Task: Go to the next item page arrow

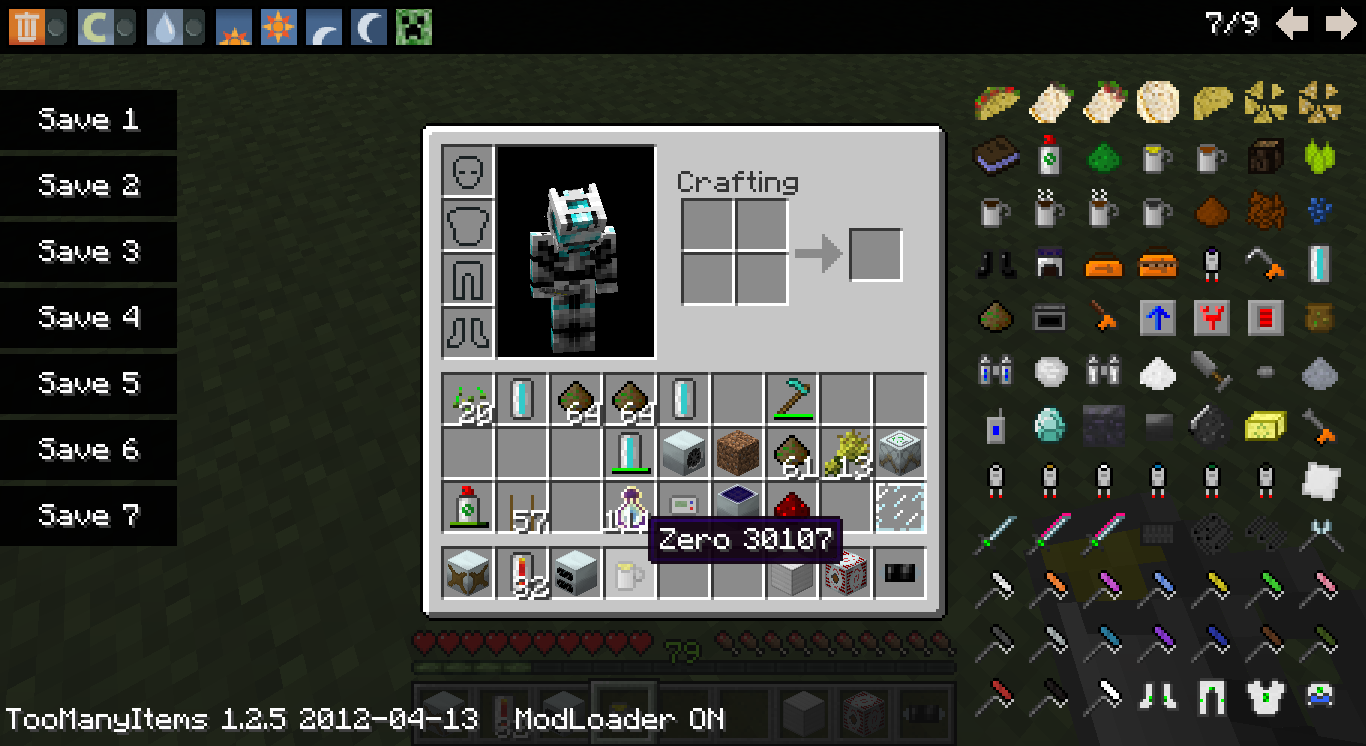Action: tap(1340, 24)
